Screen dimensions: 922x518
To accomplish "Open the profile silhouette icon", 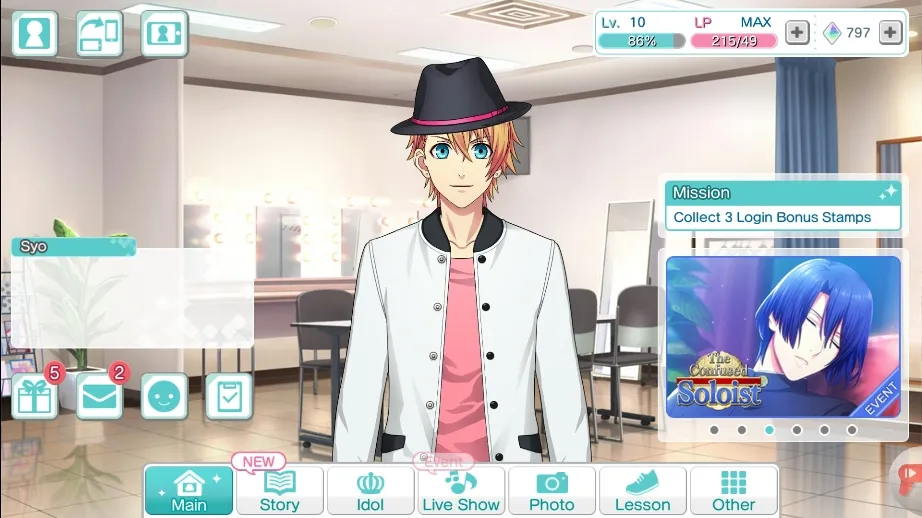I will [35, 34].
